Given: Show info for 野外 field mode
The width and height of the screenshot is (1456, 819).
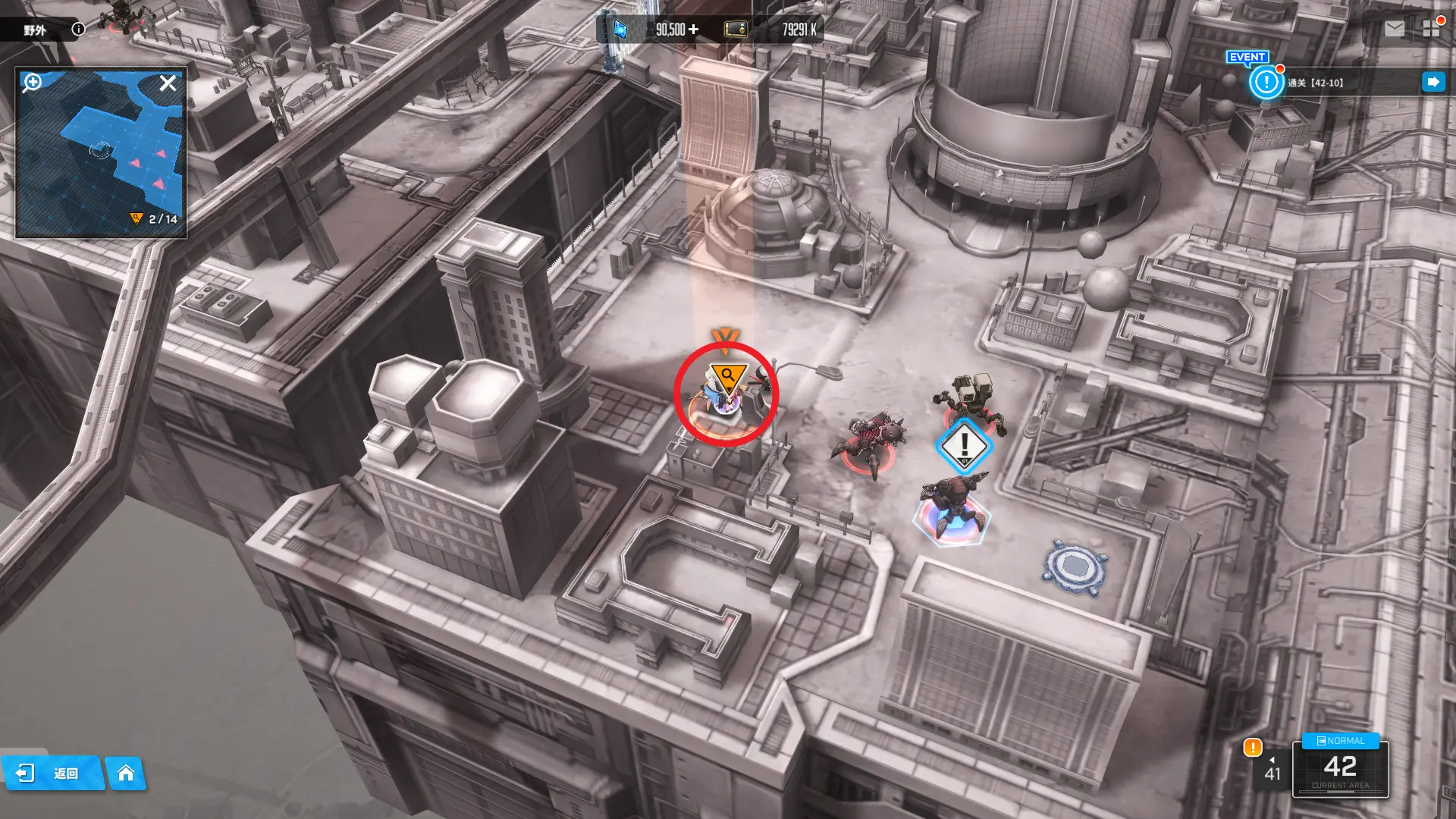Looking at the screenshot, I should (78, 29).
